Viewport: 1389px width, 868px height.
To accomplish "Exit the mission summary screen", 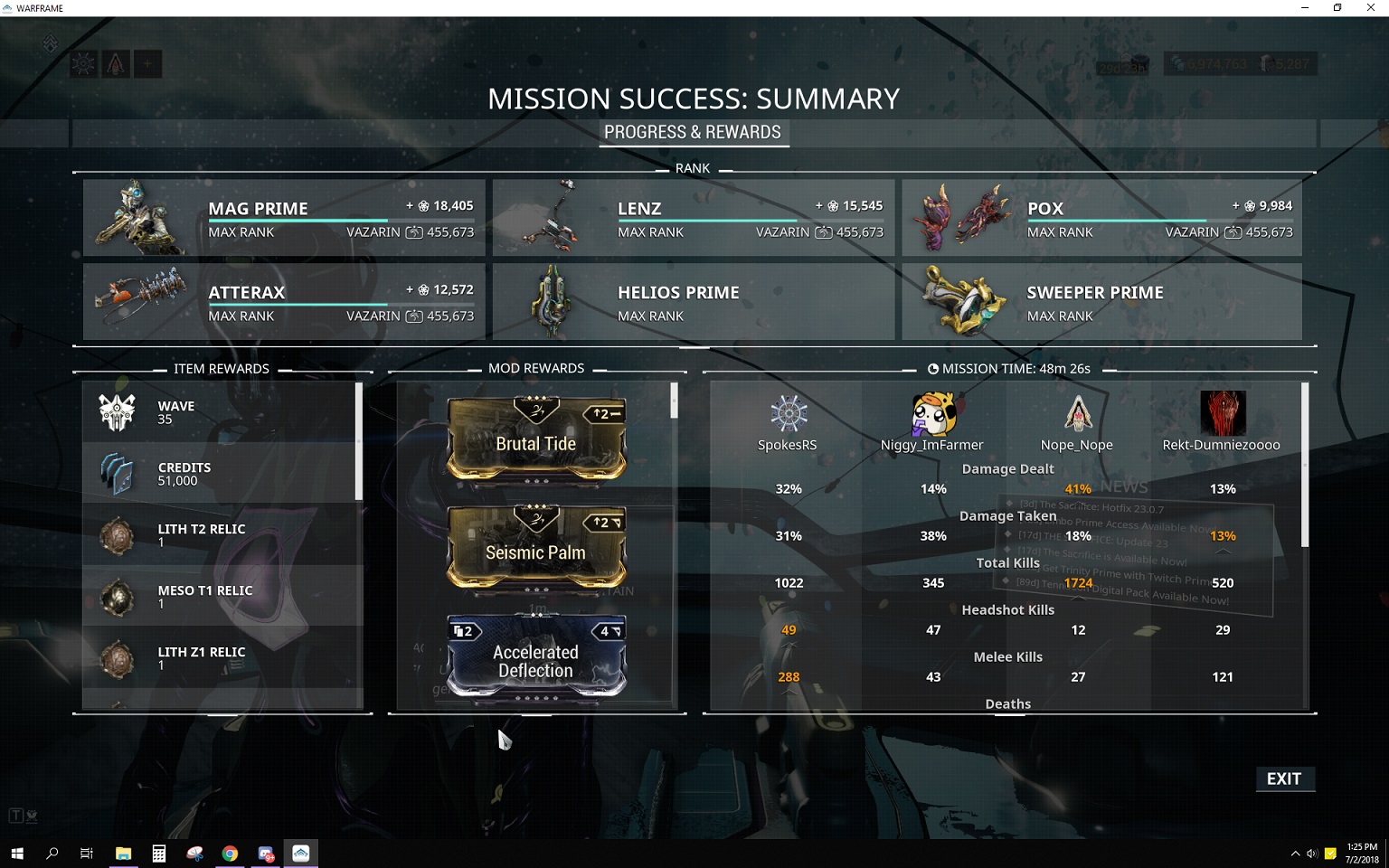I will pyautogui.click(x=1284, y=778).
